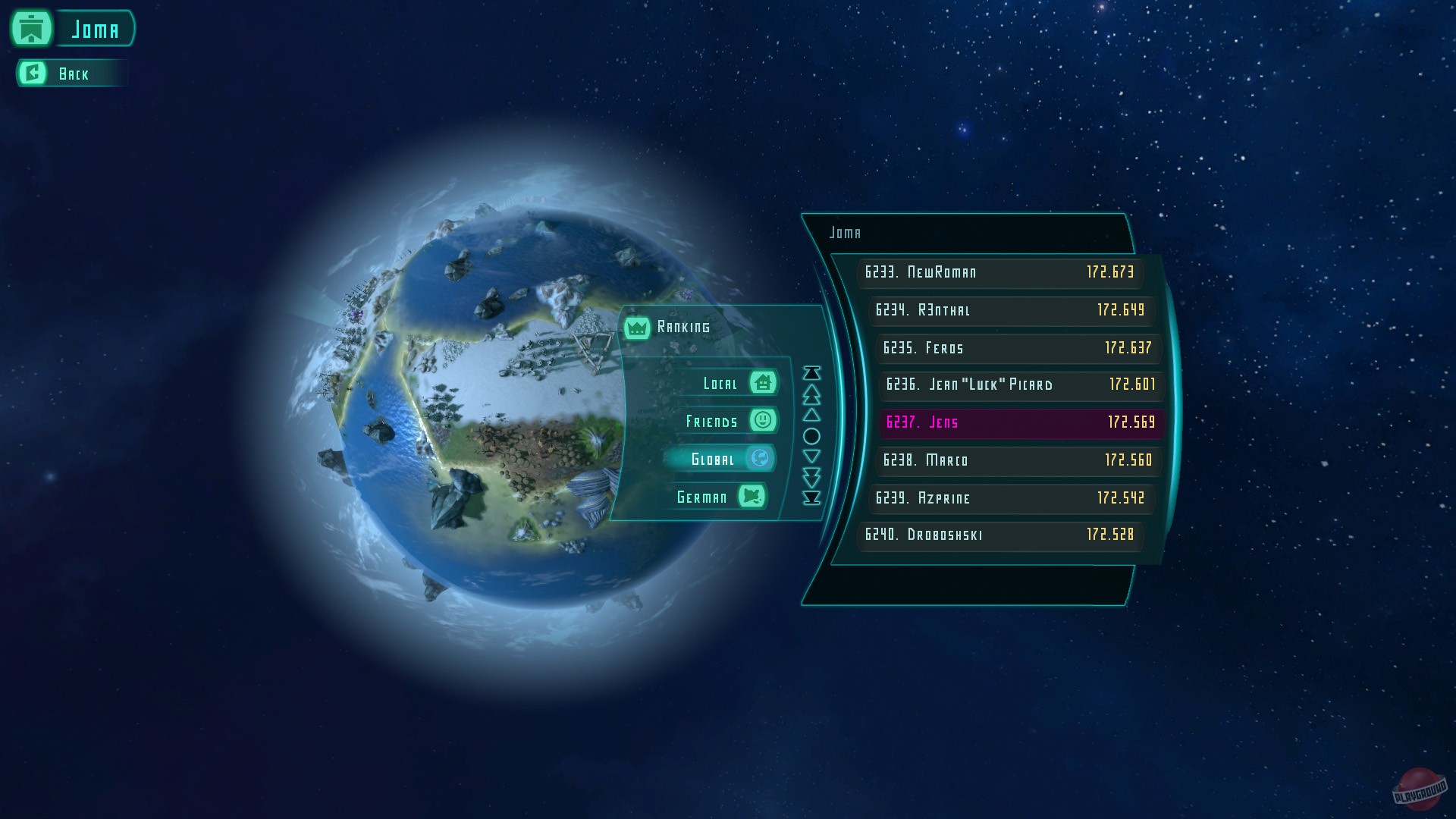Click the circle icon to center on your rank
Image resolution: width=1456 pixels, height=819 pixels.
[x=811, y=435]
